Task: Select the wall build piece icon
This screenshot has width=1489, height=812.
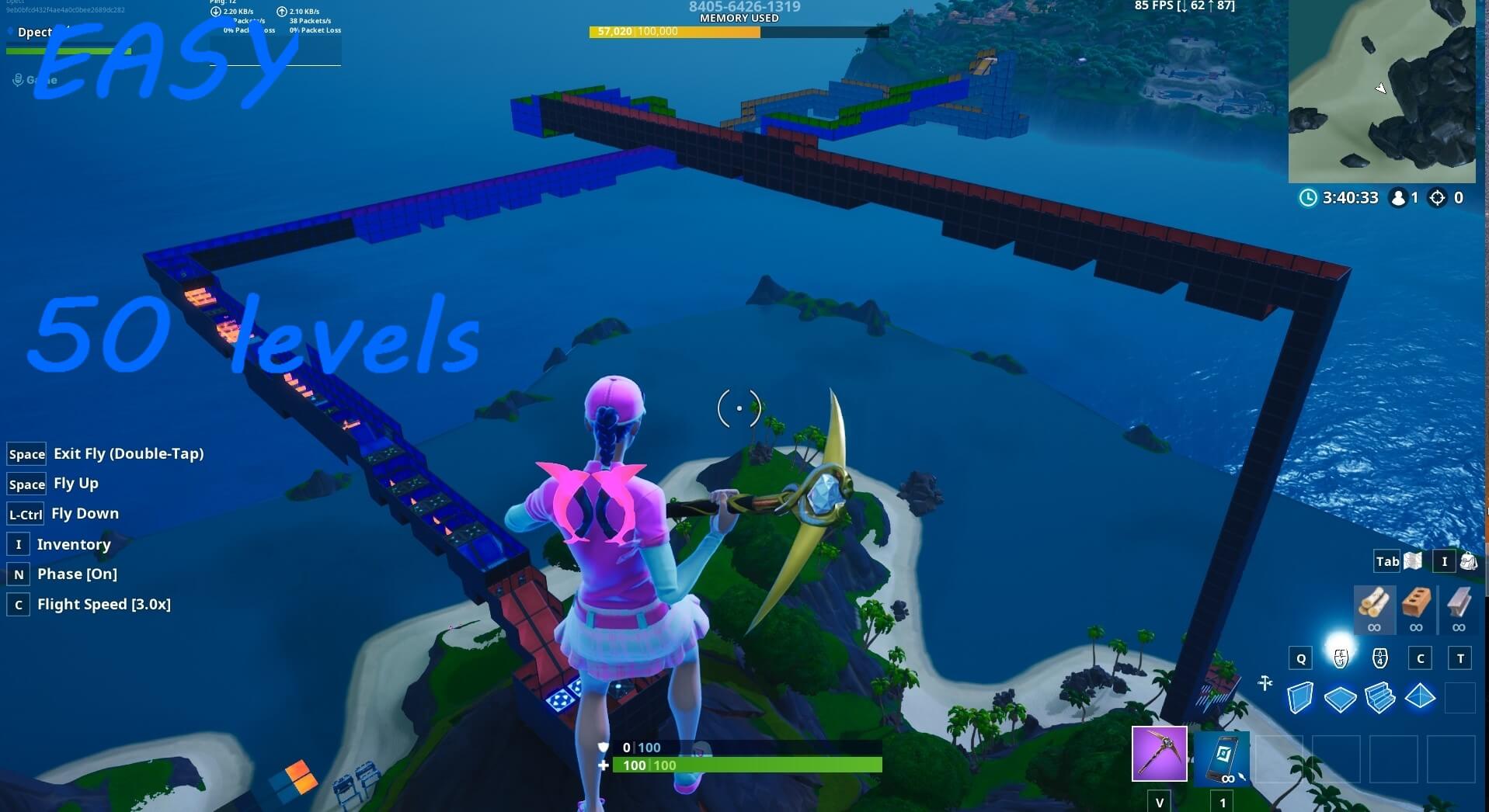Action: (1299, 698)
